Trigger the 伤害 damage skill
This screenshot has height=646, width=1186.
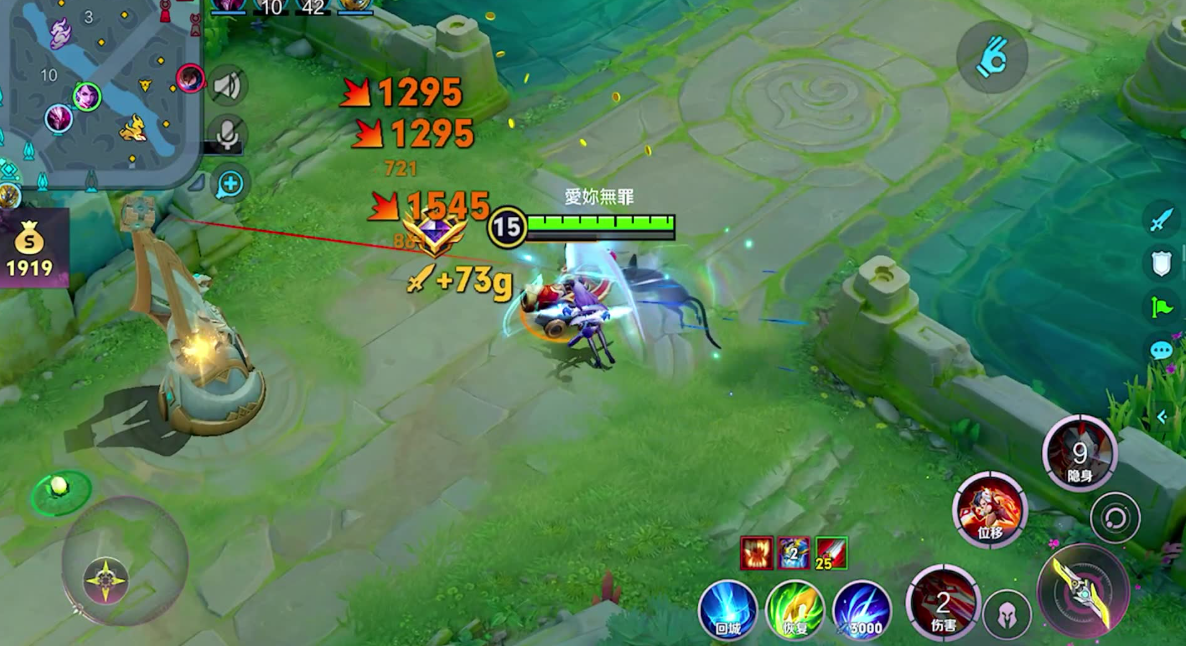[x=943, y=602]
